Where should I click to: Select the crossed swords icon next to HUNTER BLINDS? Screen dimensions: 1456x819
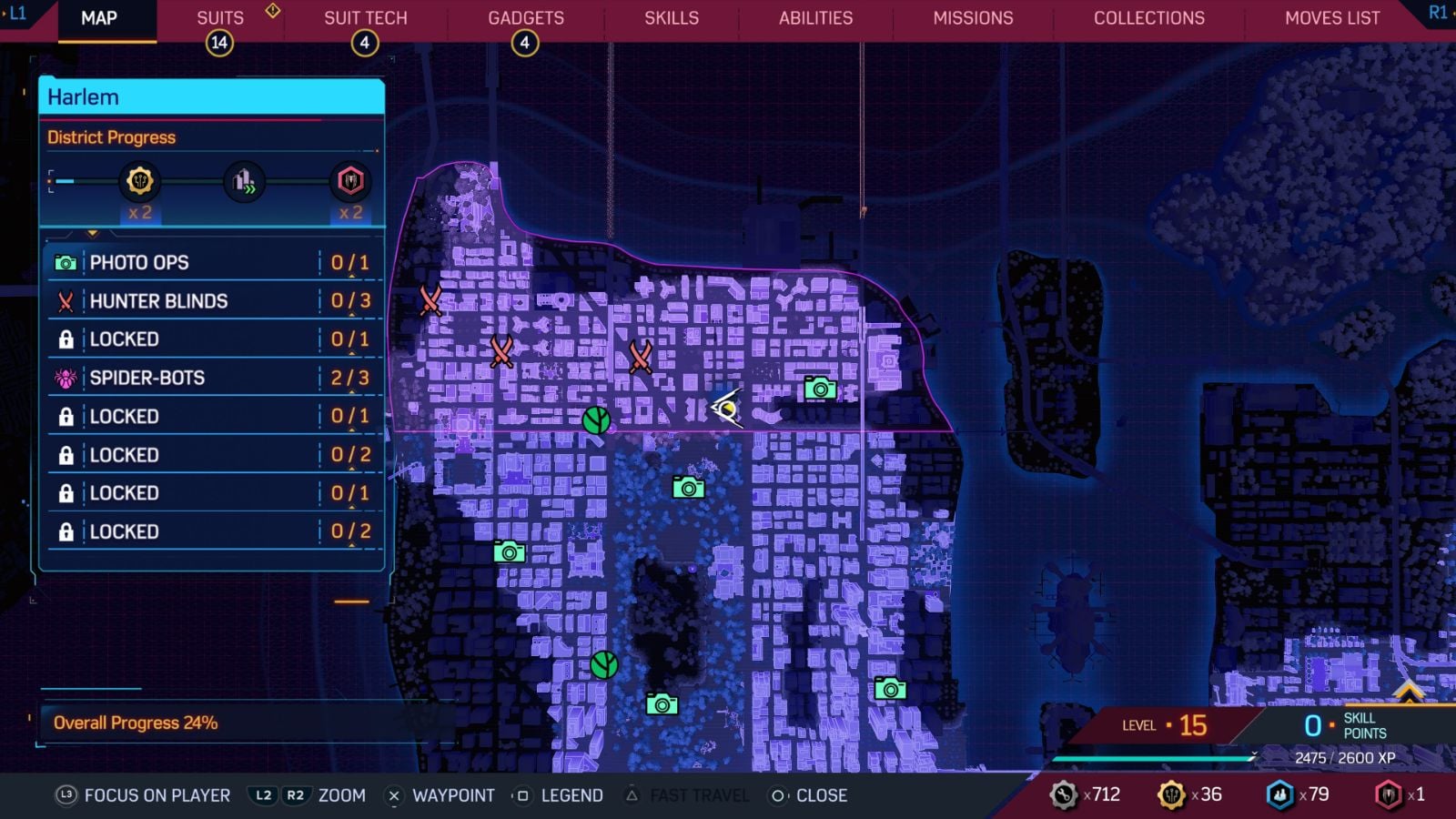[64, 300]
